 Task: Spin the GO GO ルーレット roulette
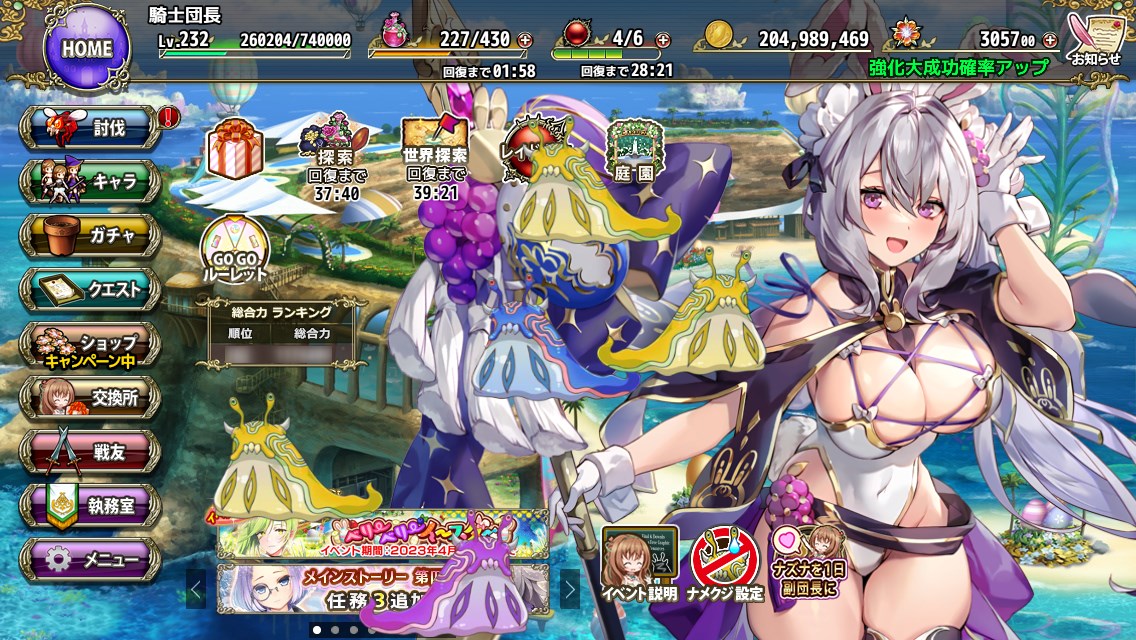tap(235, 251)
